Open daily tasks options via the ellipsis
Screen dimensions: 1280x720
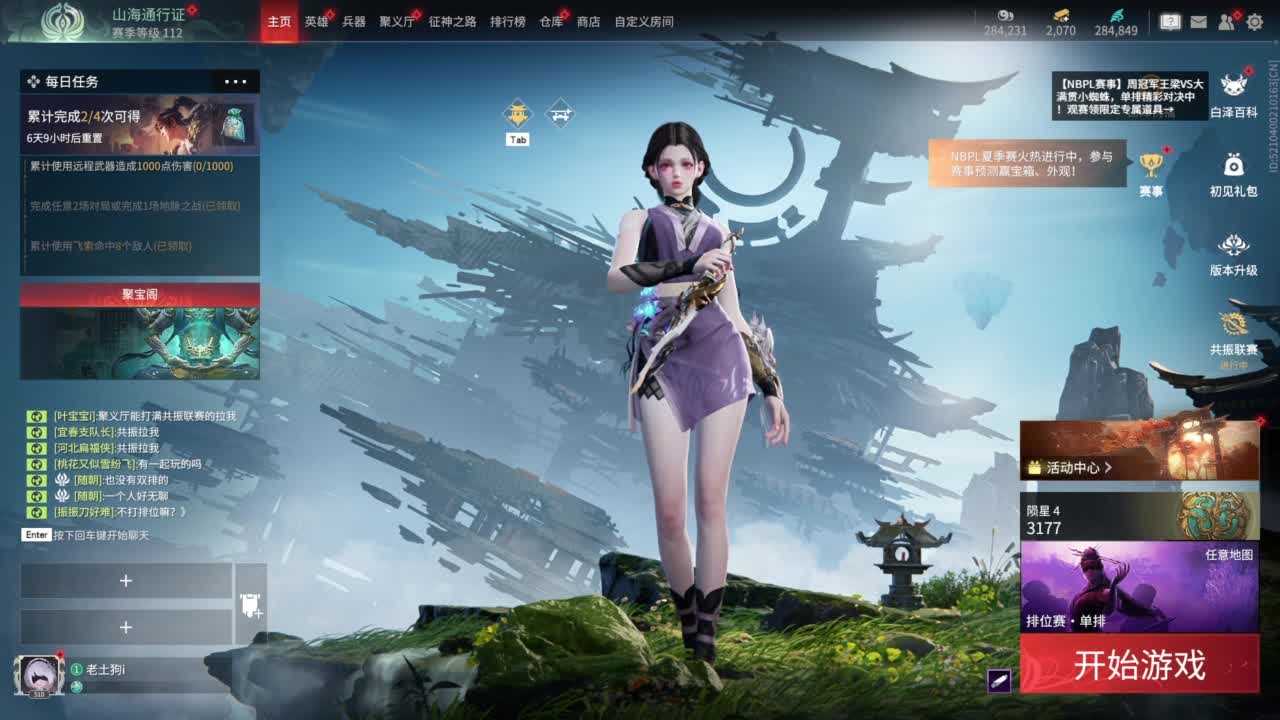pyautogui.click(x=236, y=81)
